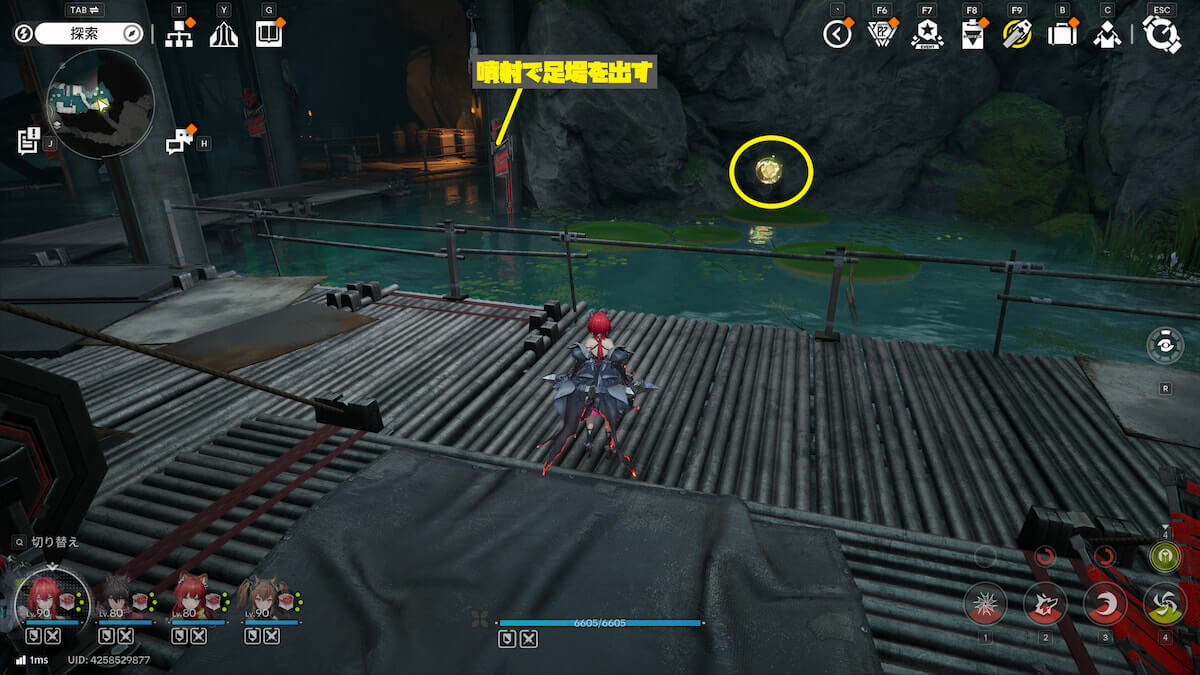Toggle the 探索 exploration mode bar

point(88,34)
